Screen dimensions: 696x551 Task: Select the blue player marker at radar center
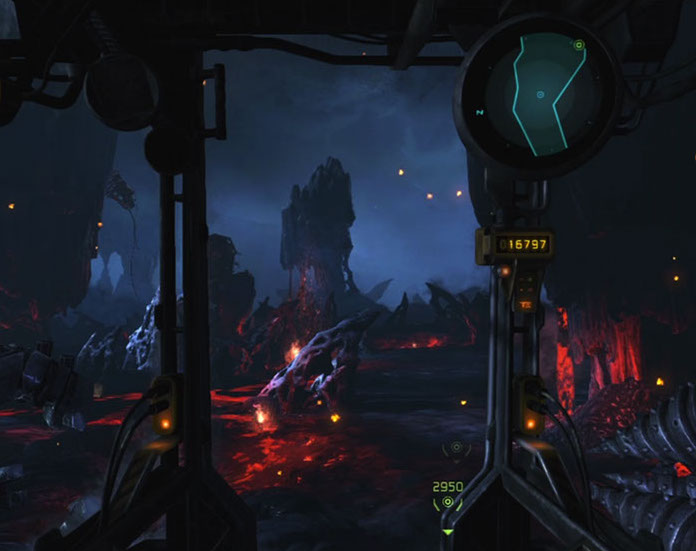click(540, 95)
